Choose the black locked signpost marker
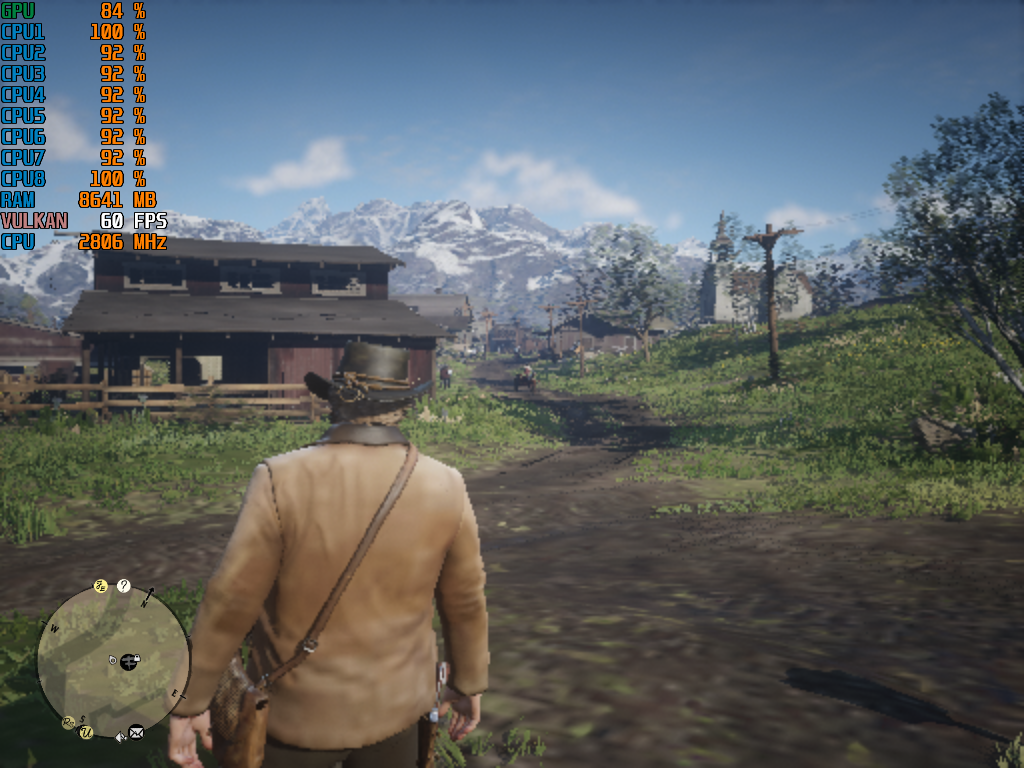The height and width of the screenshot is (768, 1024). click(129, 661)
